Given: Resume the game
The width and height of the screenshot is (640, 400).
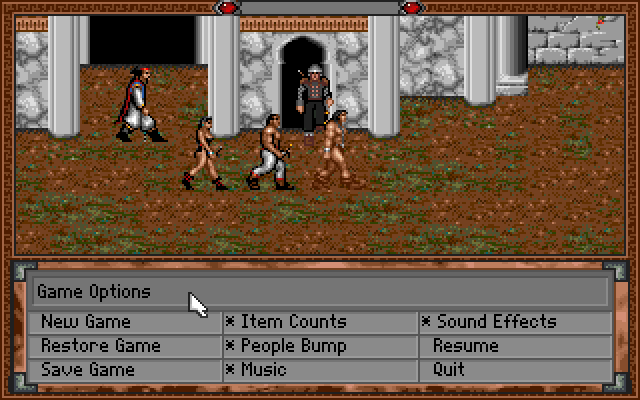Looking at the screenshot, I should pyautogui.click(x=465, y=346).
